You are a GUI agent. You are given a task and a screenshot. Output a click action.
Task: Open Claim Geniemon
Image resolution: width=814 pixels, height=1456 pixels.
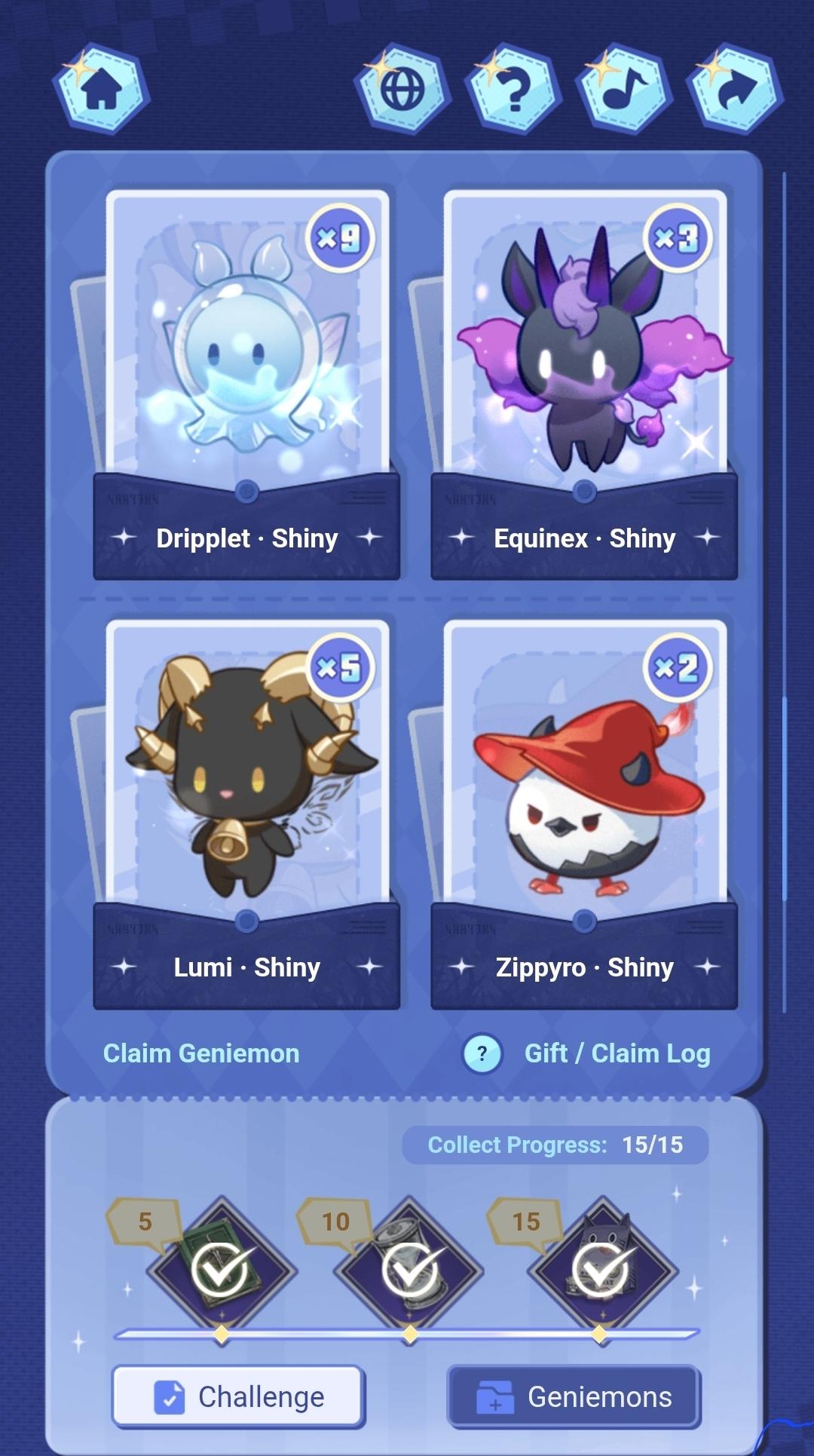(x=201, y=1053)
